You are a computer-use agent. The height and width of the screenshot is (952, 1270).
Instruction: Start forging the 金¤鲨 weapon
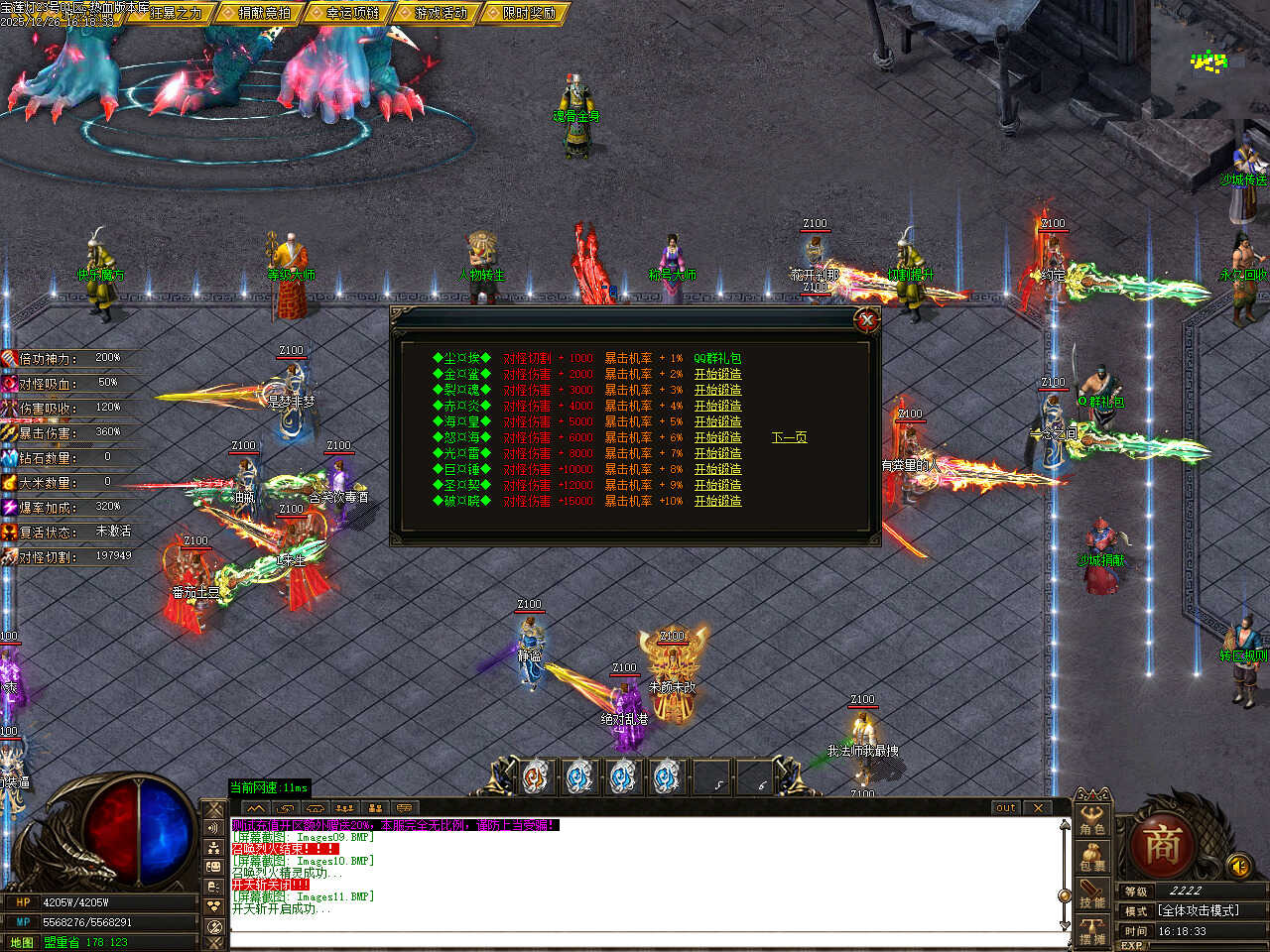point(717,374)
